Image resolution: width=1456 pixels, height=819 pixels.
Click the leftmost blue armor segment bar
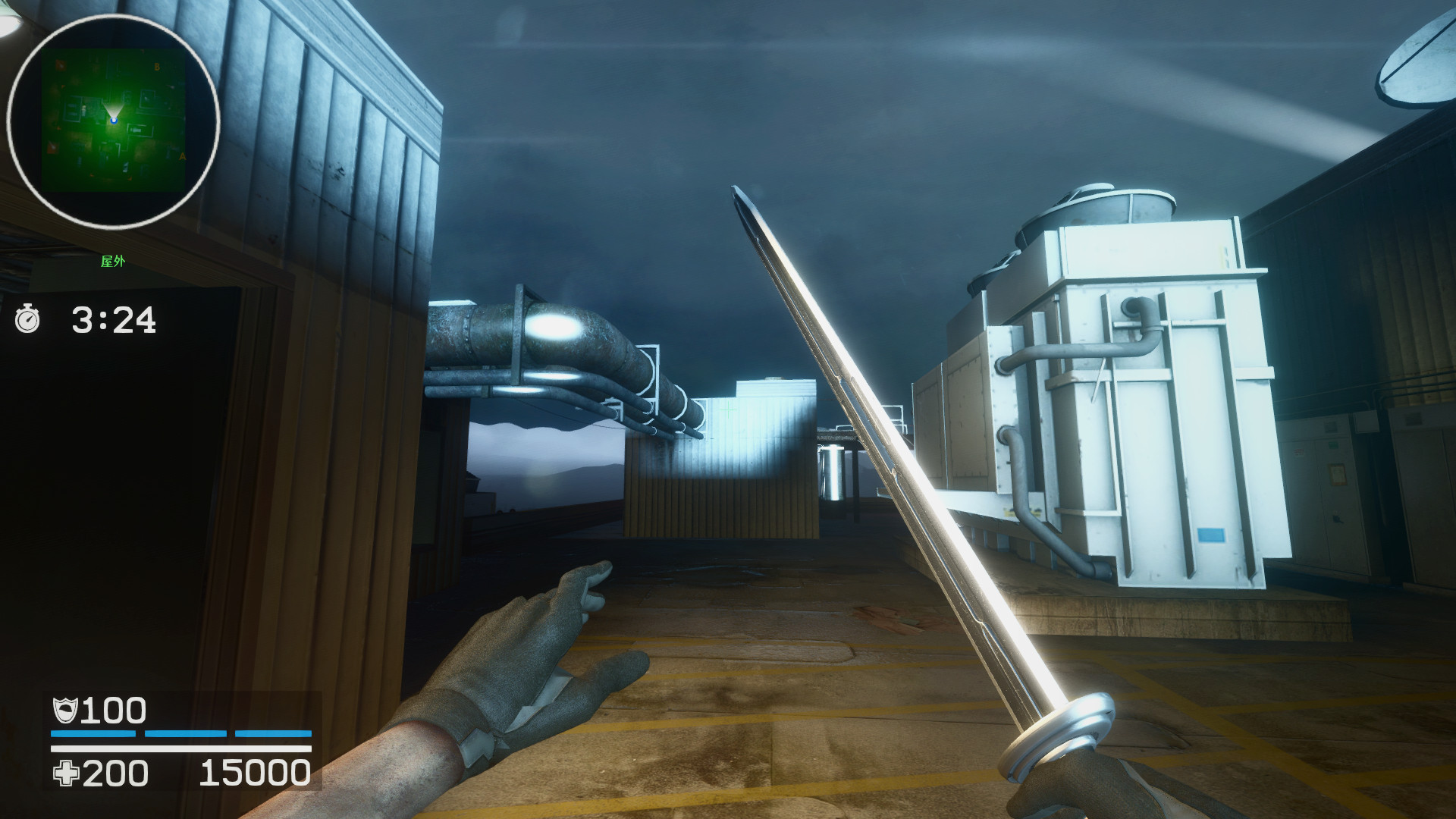(x=93, y=735)
